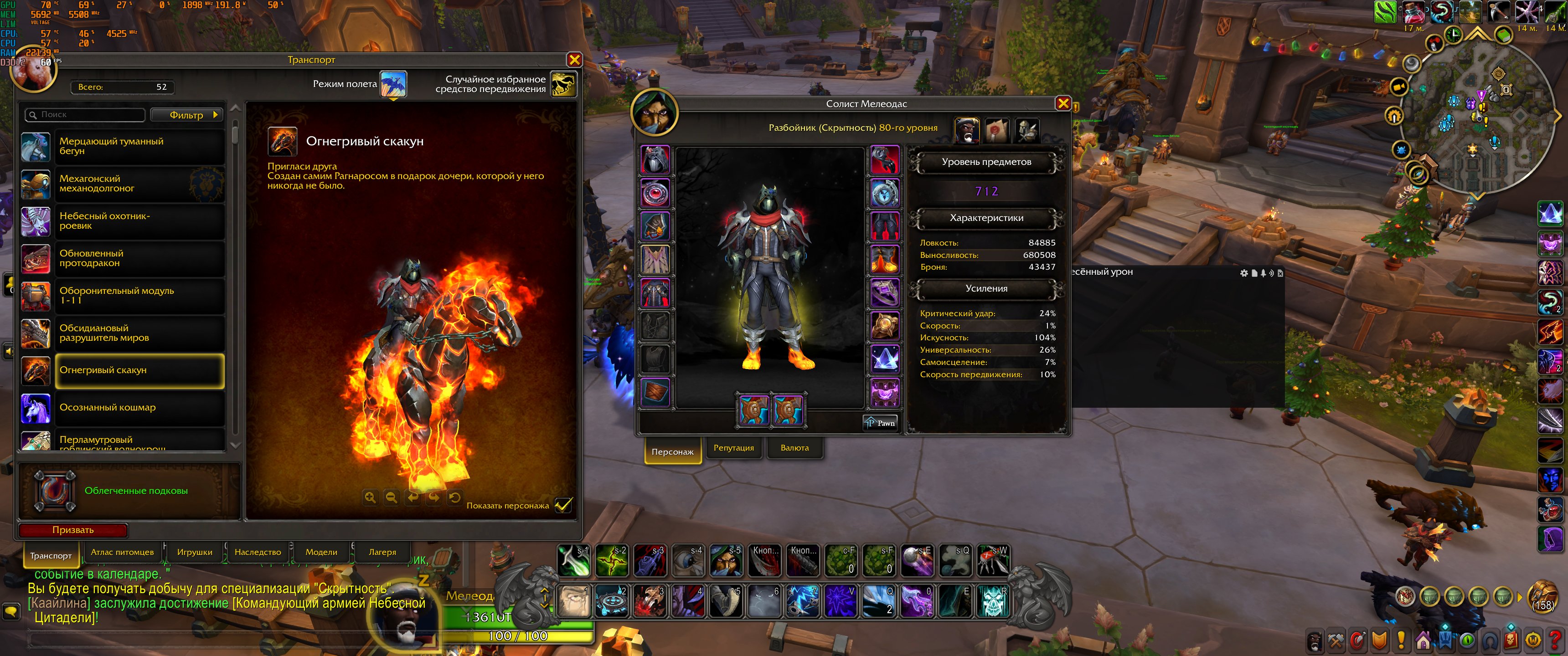This screenshot has width=1568, height=656.
Task: Select the Огнегривый скакун mount in the list
Action: pyautogui.click(x=140, y=371)
